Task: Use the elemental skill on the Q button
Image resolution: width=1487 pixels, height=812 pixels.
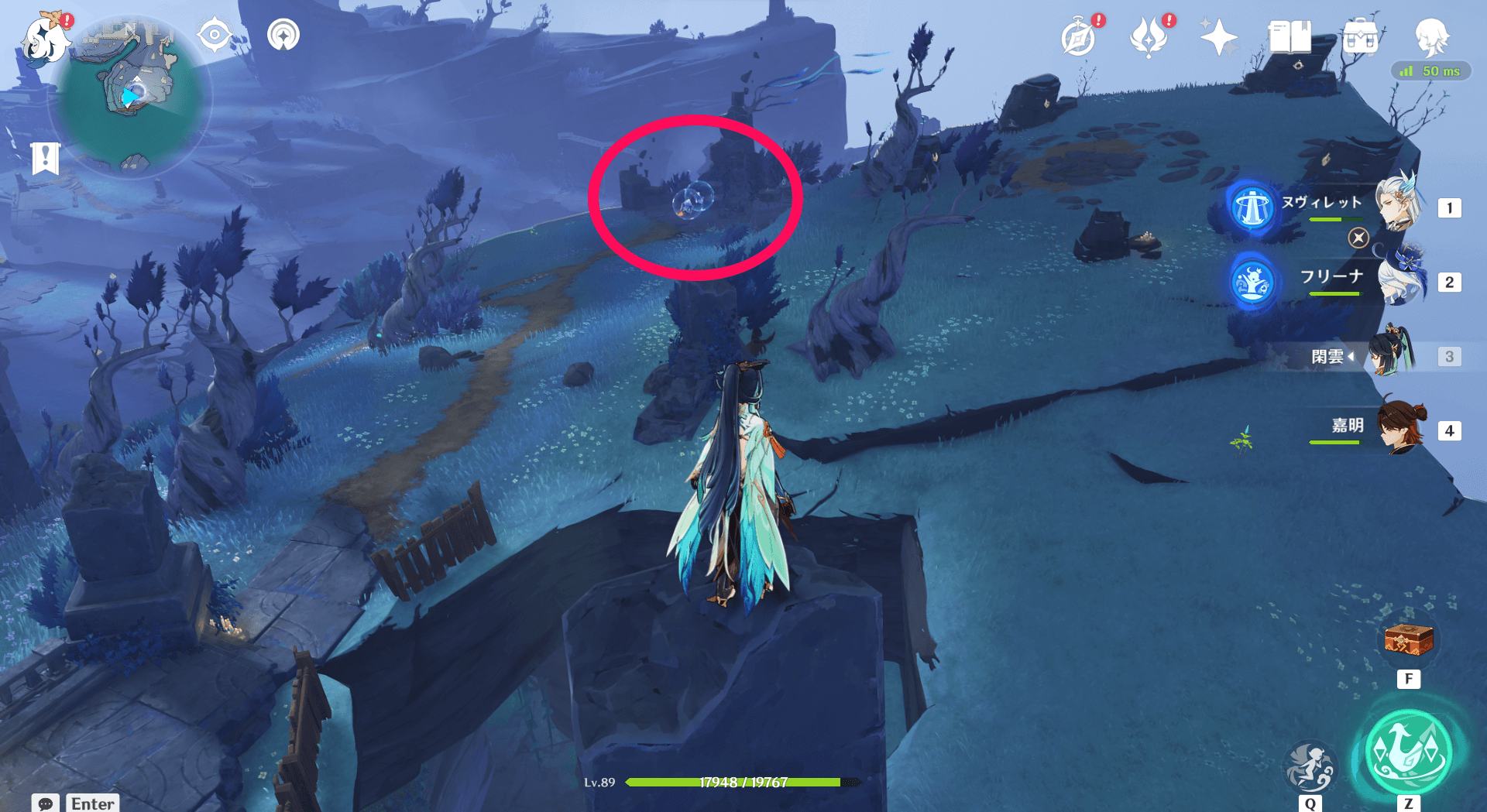Action: 1310,767
